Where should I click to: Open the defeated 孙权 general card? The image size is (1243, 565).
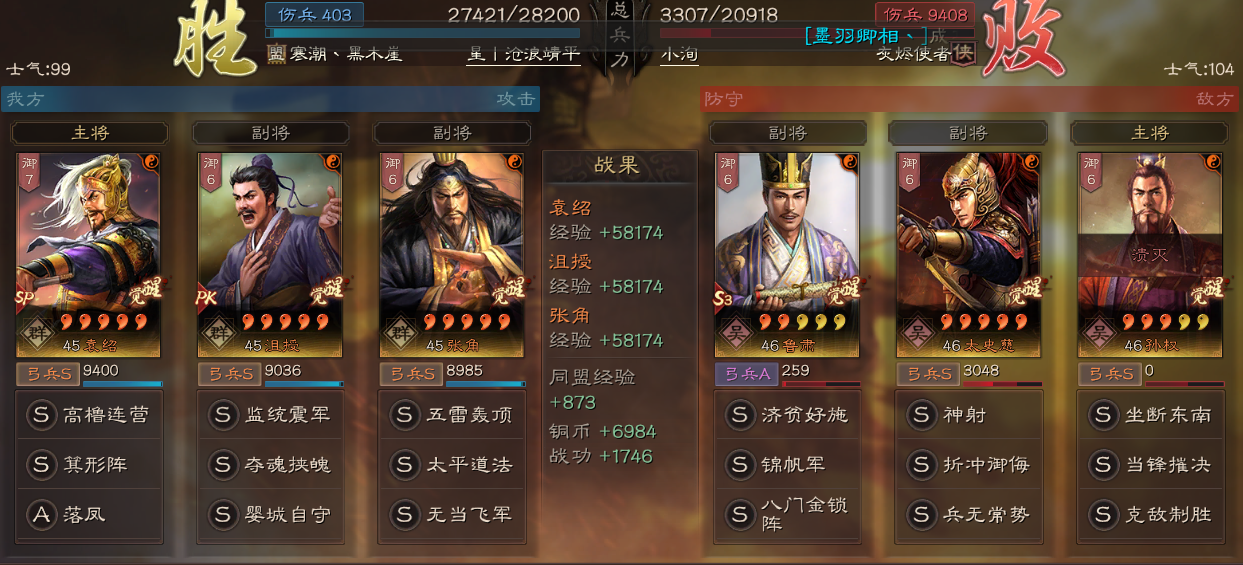click(1150, 255)
